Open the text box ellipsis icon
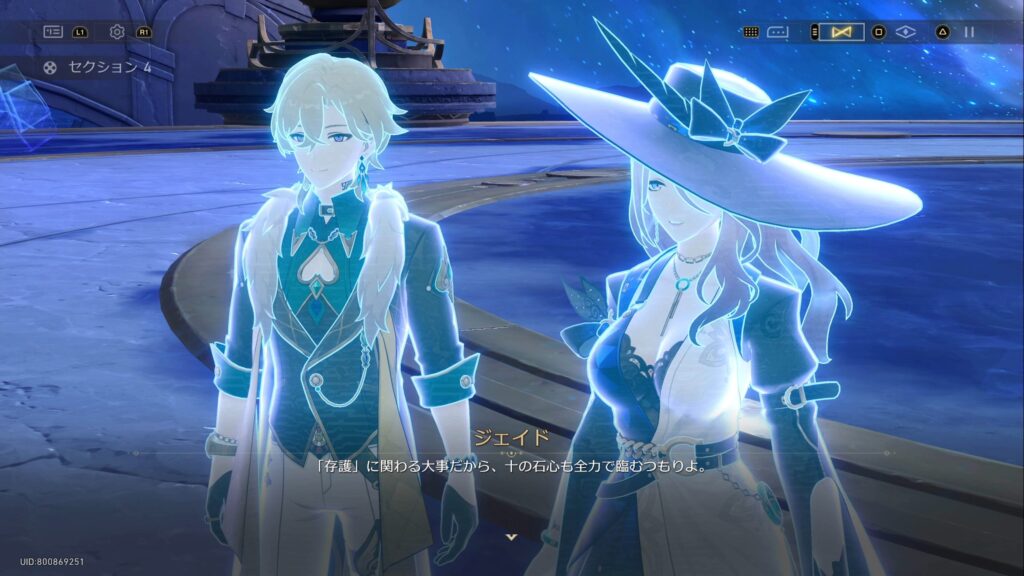1024x576 pixels. coord(778,32)
